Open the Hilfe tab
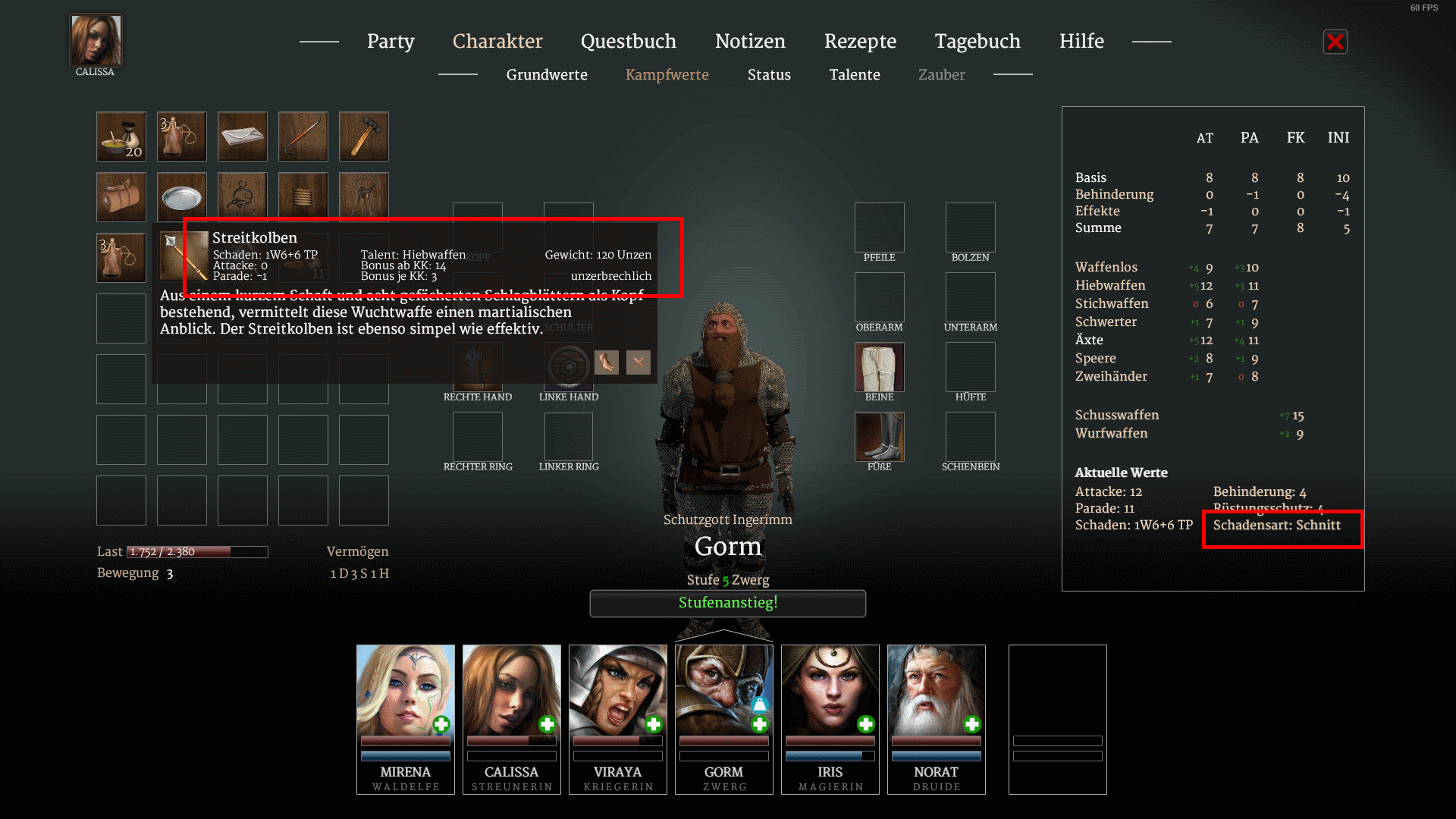 point(1081,41)
